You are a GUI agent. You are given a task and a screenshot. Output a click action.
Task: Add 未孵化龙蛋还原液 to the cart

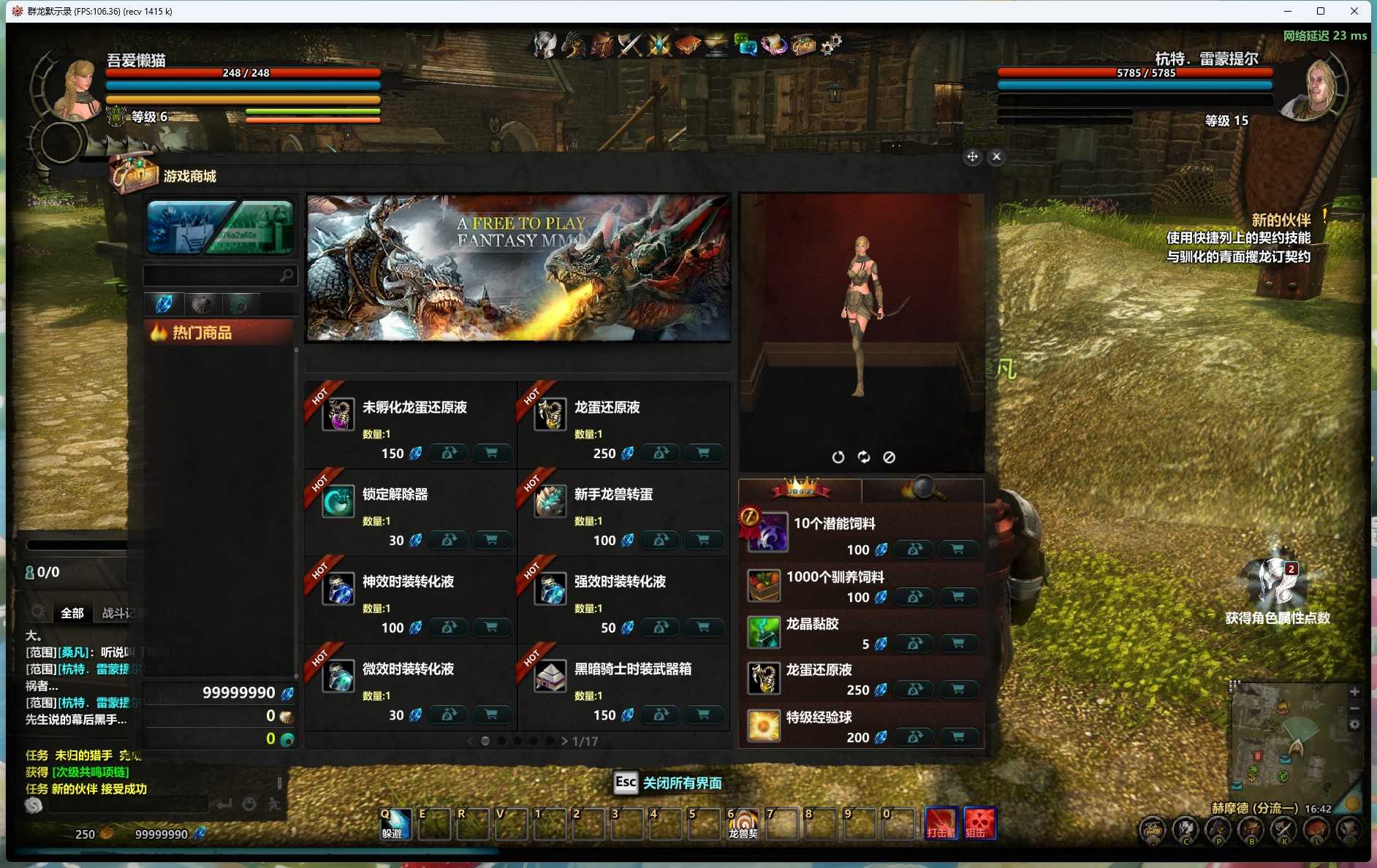pos(491,453)
